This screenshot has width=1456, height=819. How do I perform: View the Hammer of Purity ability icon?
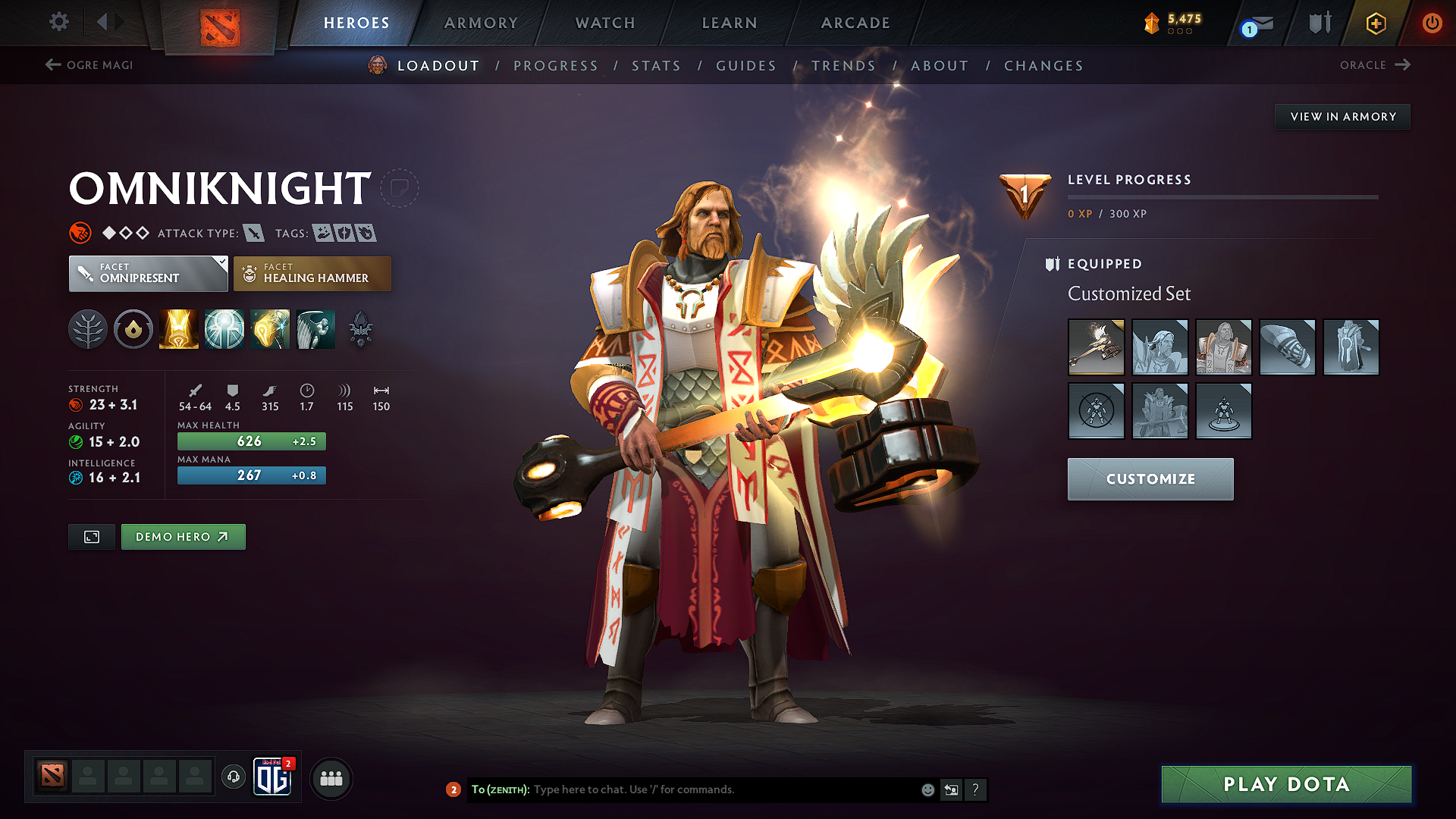tap(269, 328)
